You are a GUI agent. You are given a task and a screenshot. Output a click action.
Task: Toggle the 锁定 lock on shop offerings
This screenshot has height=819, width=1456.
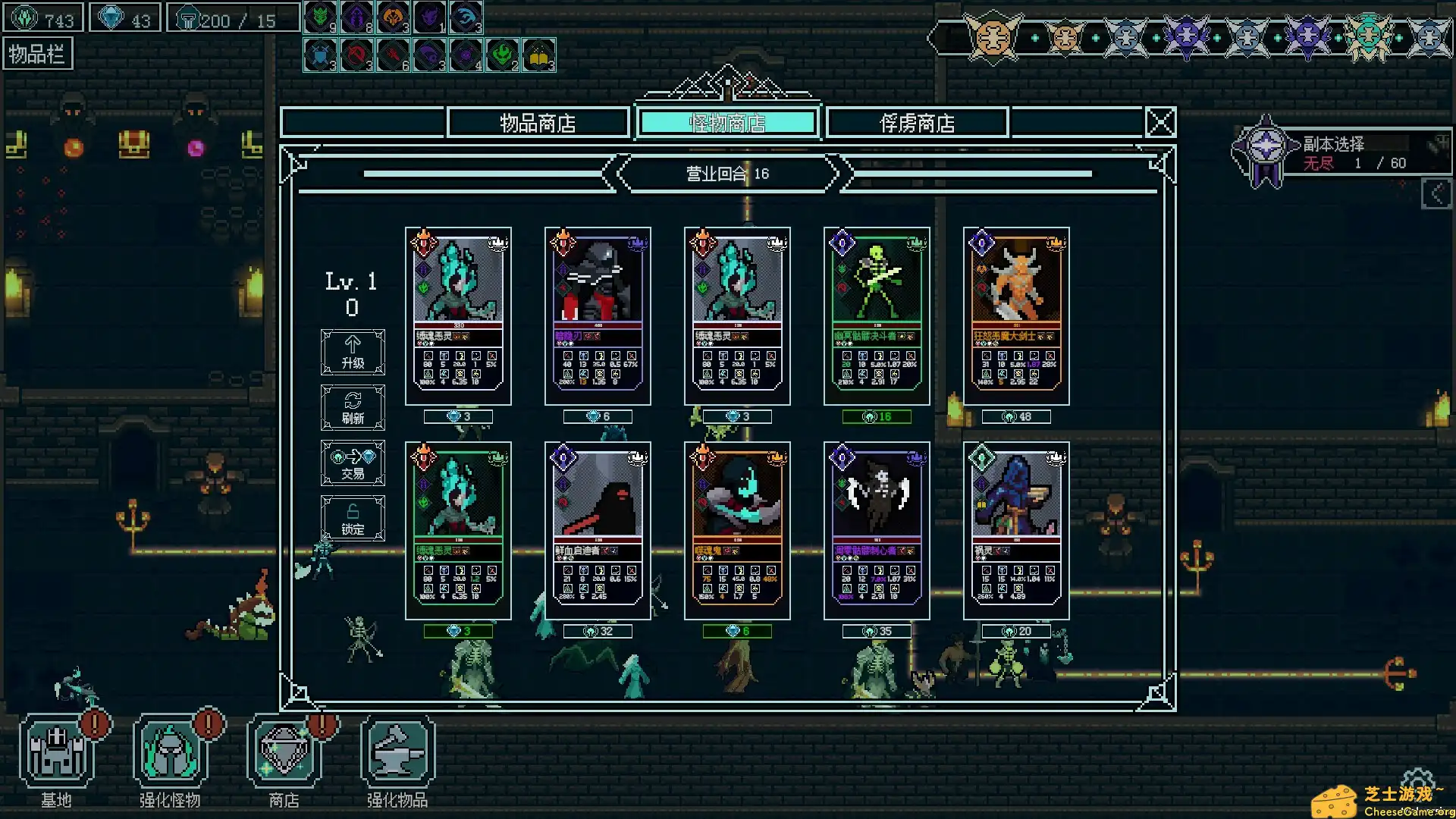click(352, 518)
